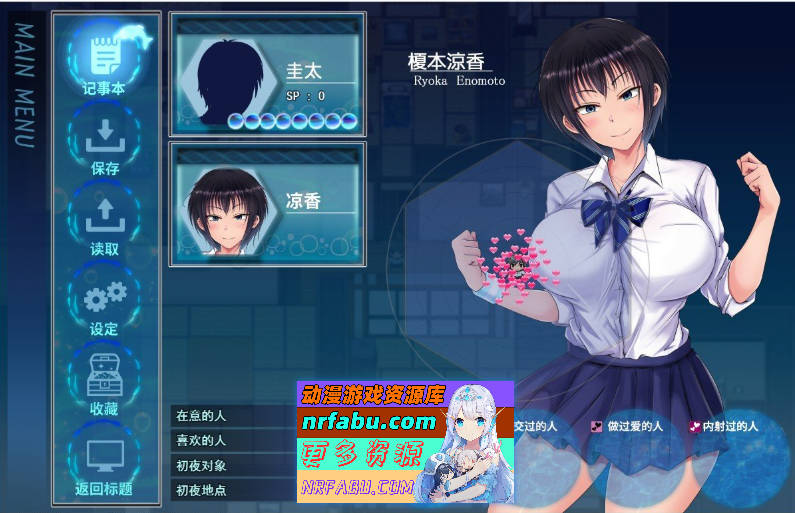Screen dimensions: 795x513
Task: Choose the 读取 load option
Action: point(104,220)
